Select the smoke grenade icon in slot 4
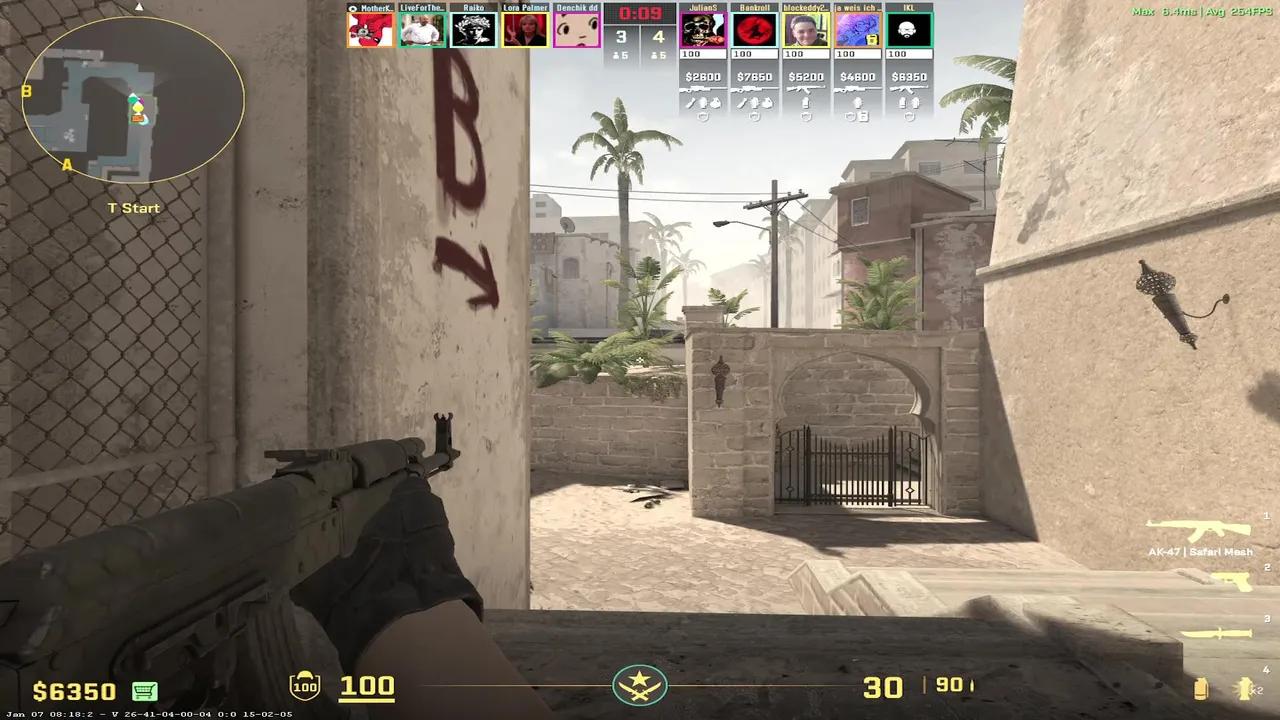1280x720 pixels. tap(1200, 688)
